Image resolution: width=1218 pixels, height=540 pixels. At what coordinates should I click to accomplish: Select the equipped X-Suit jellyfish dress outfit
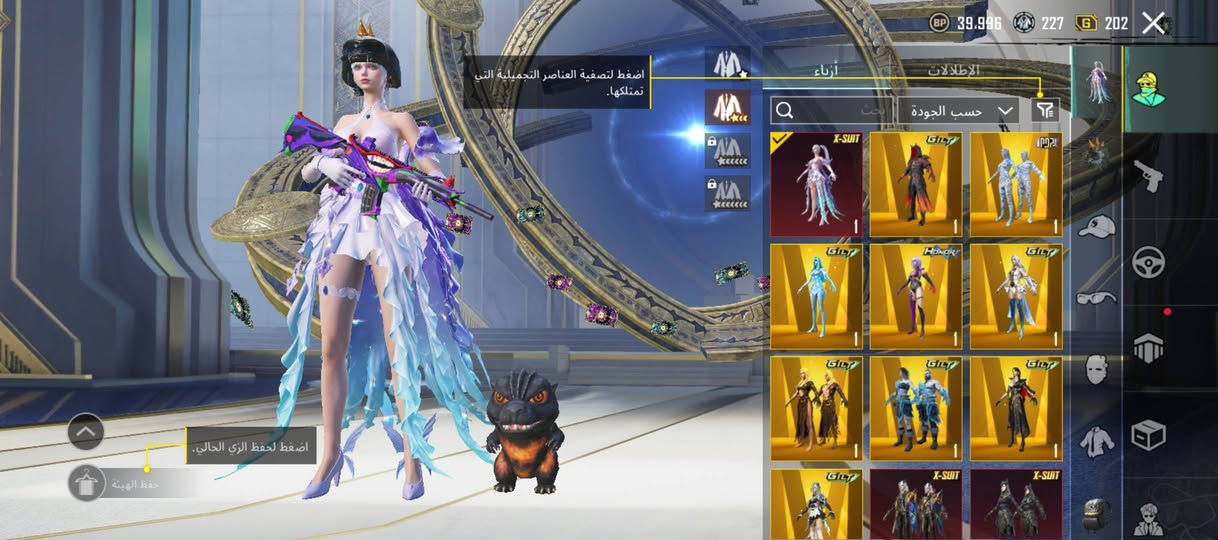(816, 185)
